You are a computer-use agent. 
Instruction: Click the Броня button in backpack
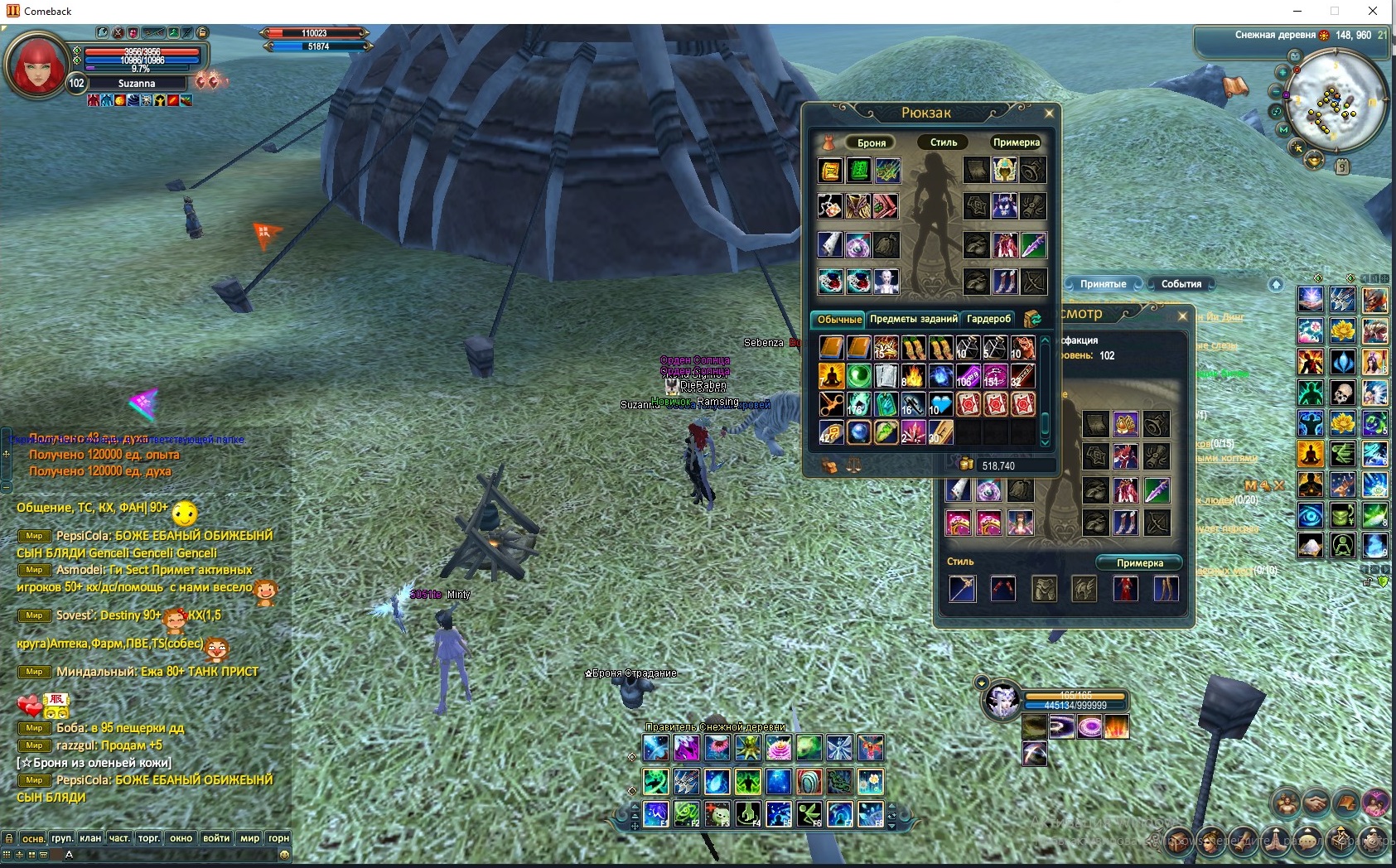[871, 142]
